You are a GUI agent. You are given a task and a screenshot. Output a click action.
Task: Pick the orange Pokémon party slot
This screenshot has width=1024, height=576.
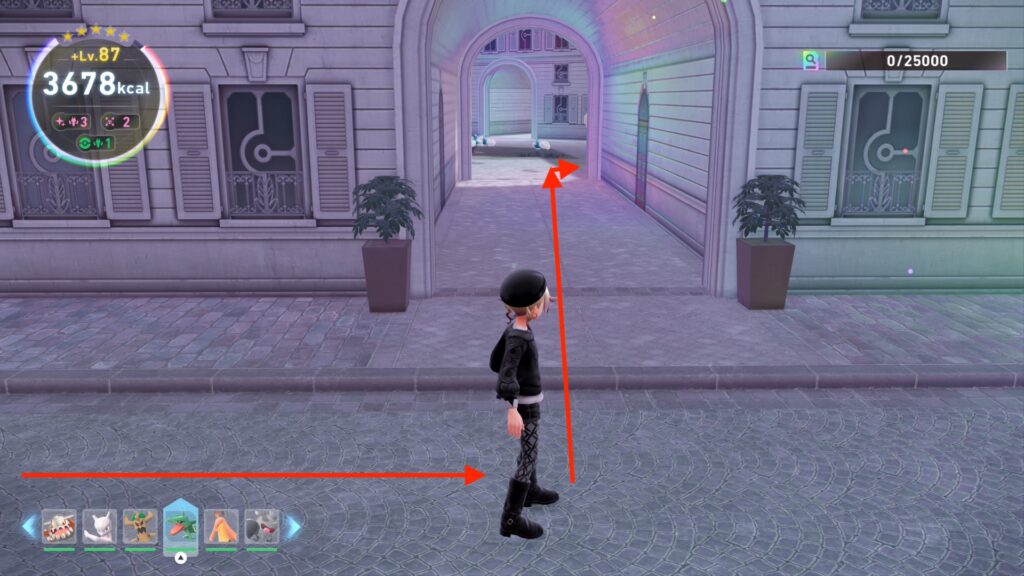[x=221, y=526]
